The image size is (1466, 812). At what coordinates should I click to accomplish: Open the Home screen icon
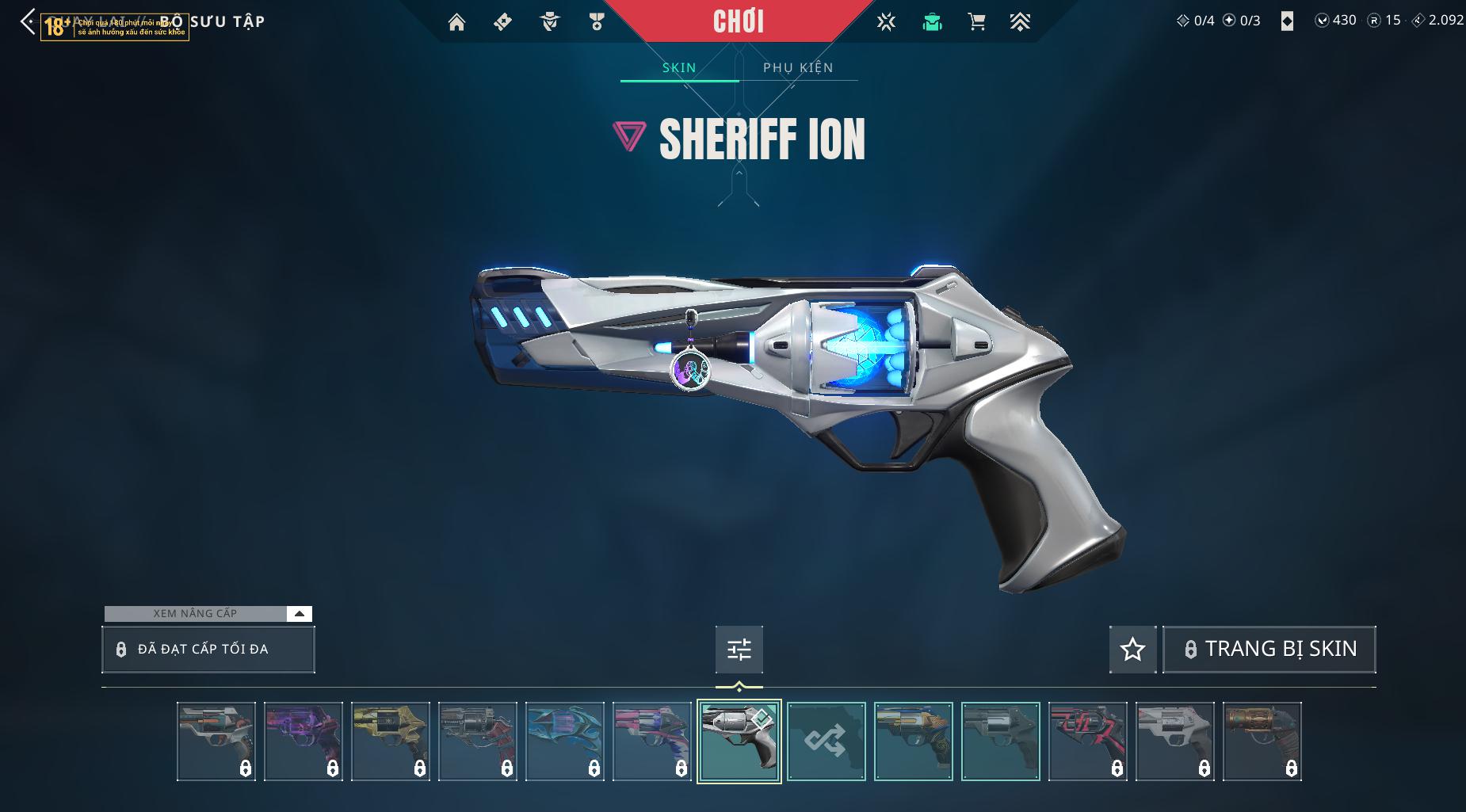tap(456, 22)
